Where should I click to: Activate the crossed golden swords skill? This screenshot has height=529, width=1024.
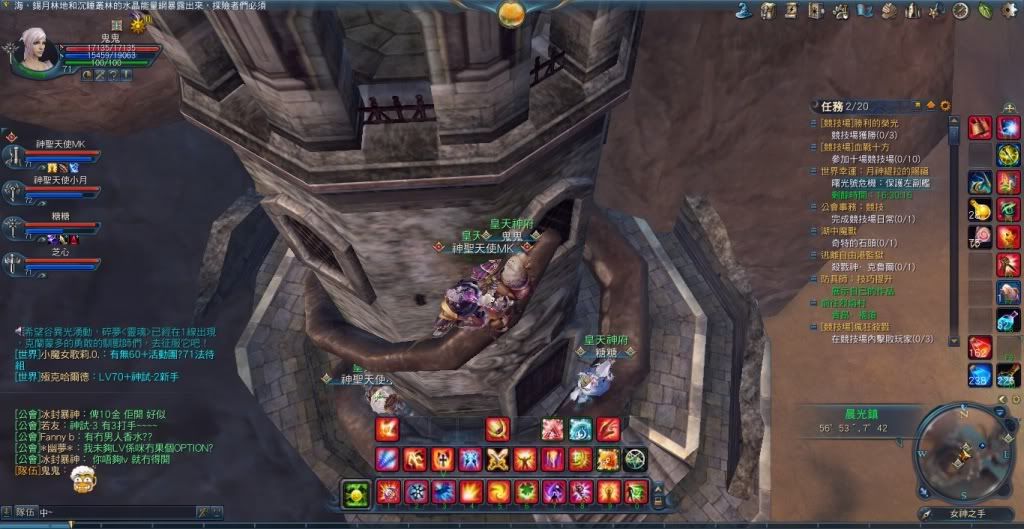498,460
